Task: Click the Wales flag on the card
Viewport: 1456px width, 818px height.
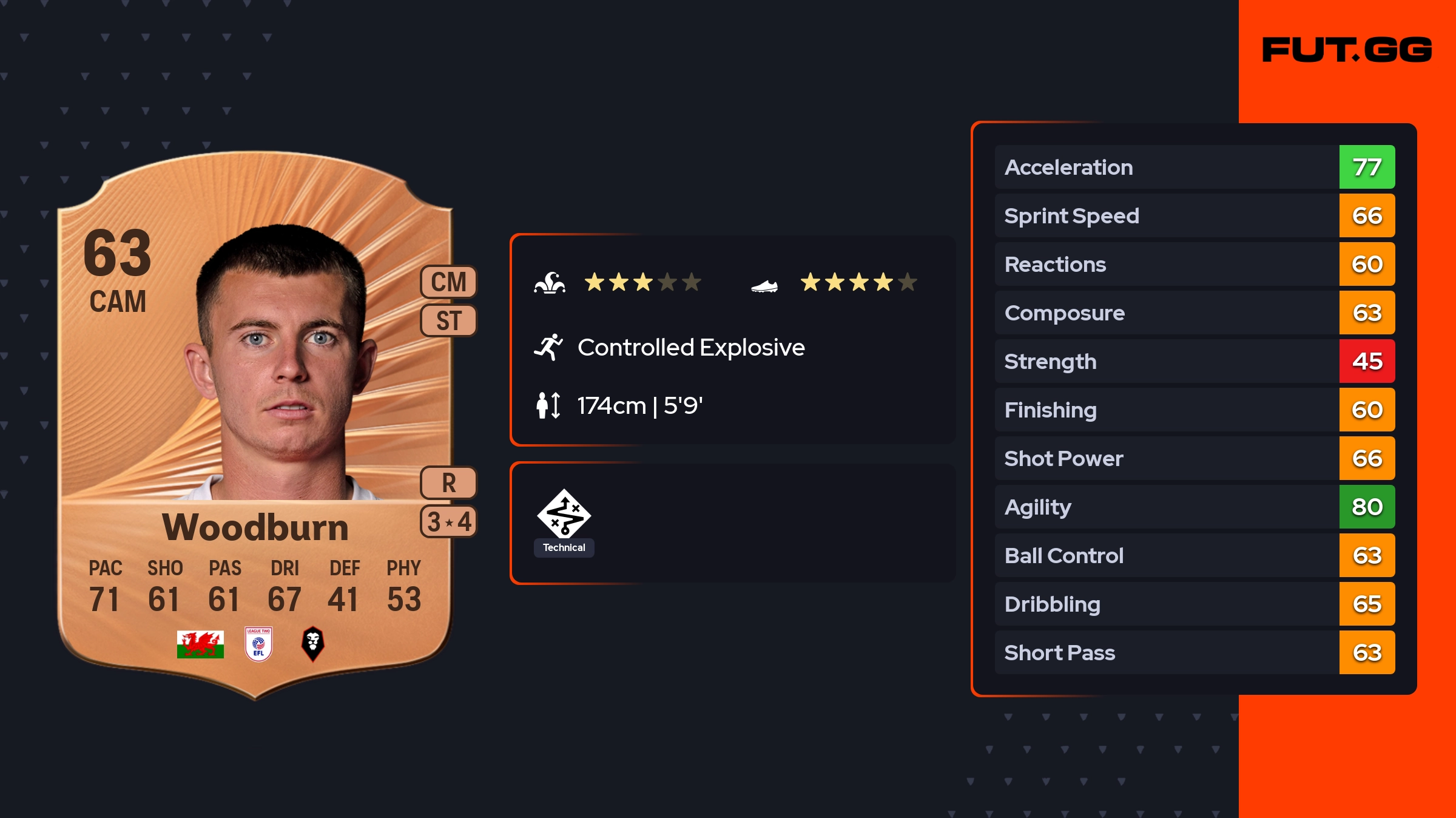Action: click(200, 644)
